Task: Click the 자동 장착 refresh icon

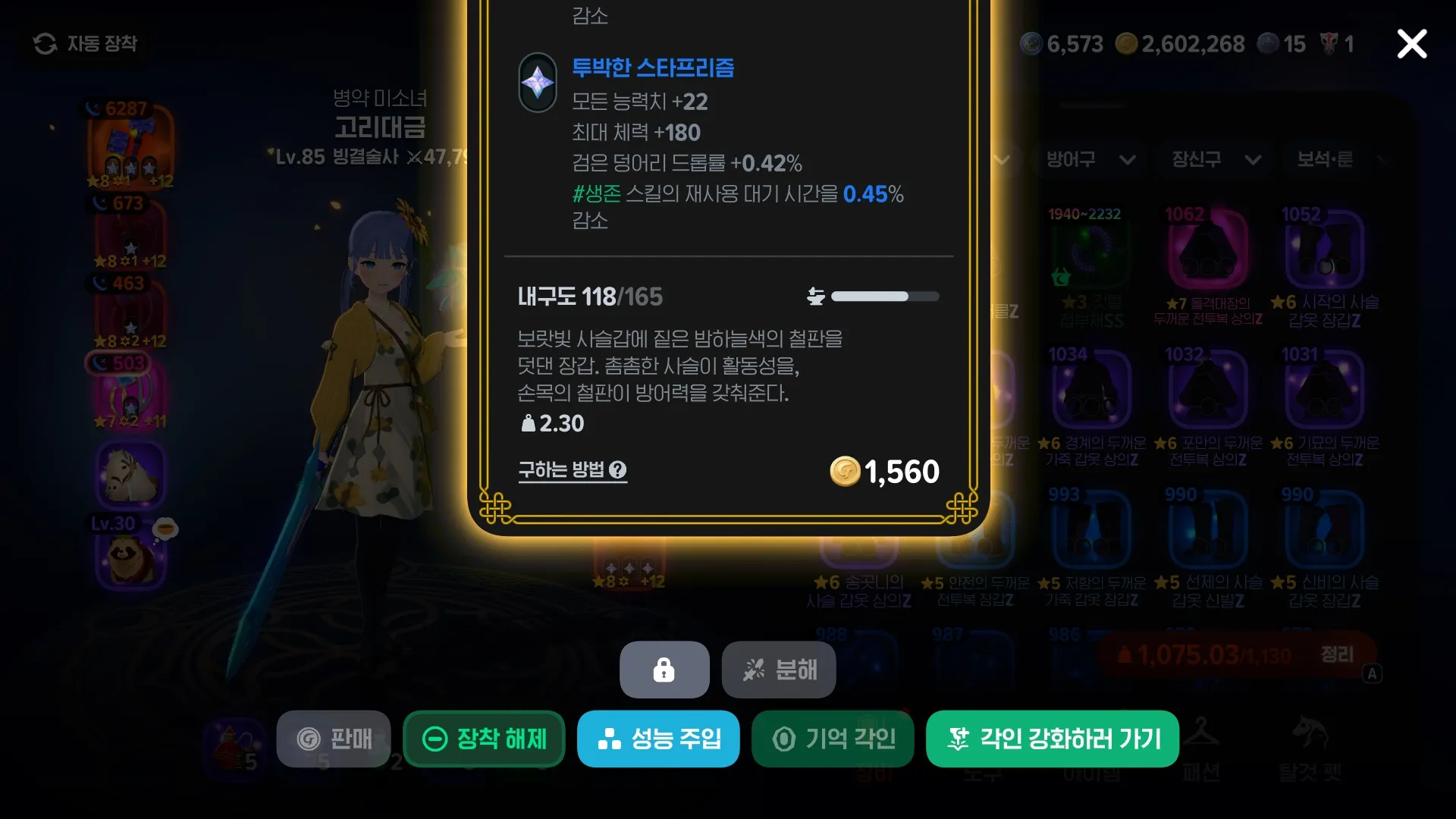Action: click(x=47, y=44)
